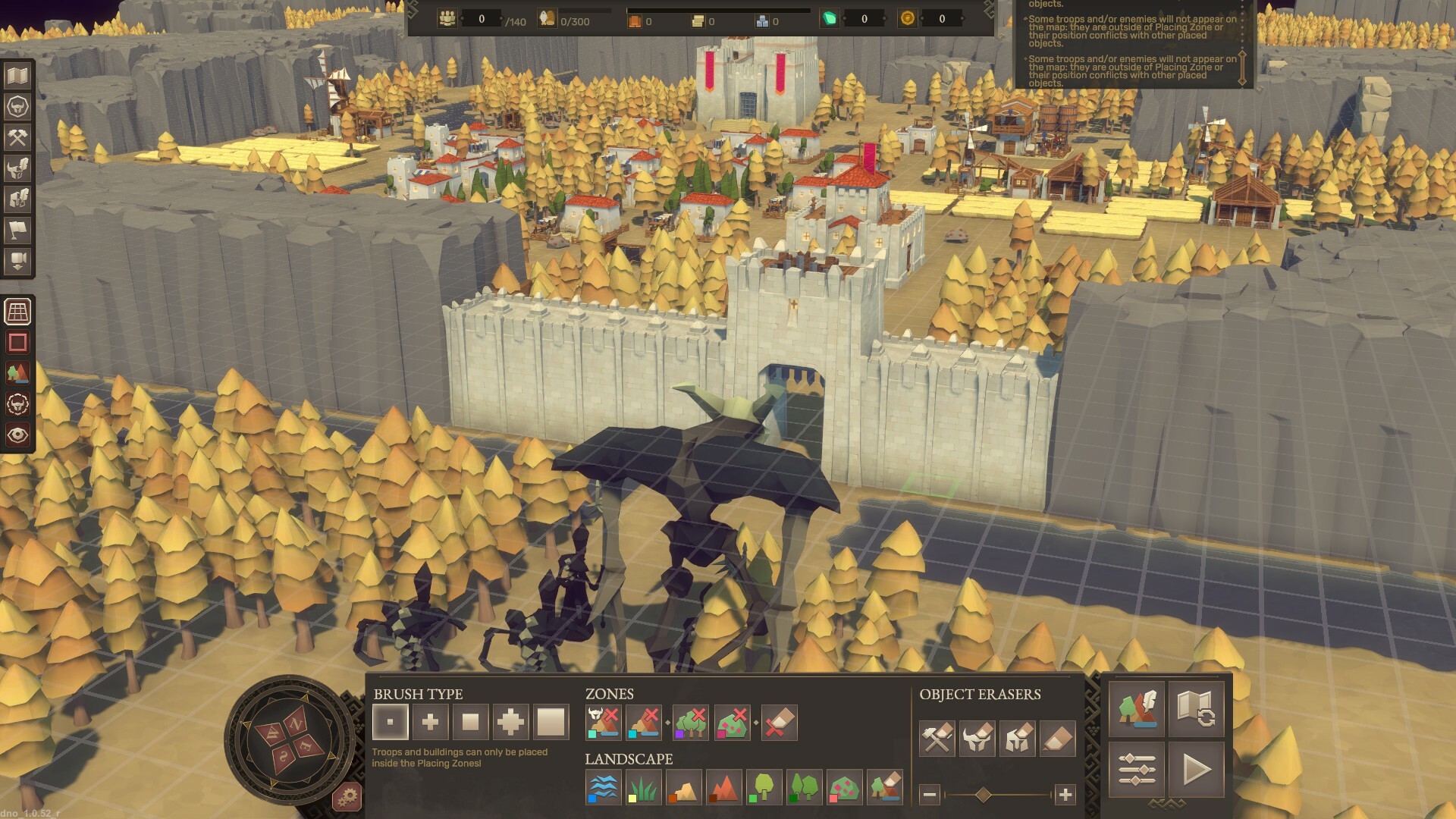
Task: Select the building eraser with crossed hammers
Action: click(937, 739)
